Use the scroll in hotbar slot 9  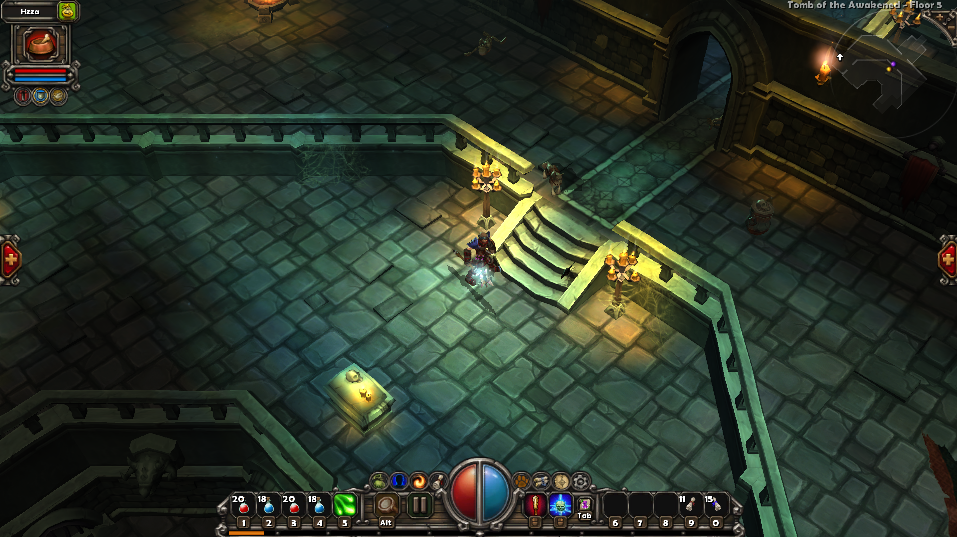click(690, 506)
